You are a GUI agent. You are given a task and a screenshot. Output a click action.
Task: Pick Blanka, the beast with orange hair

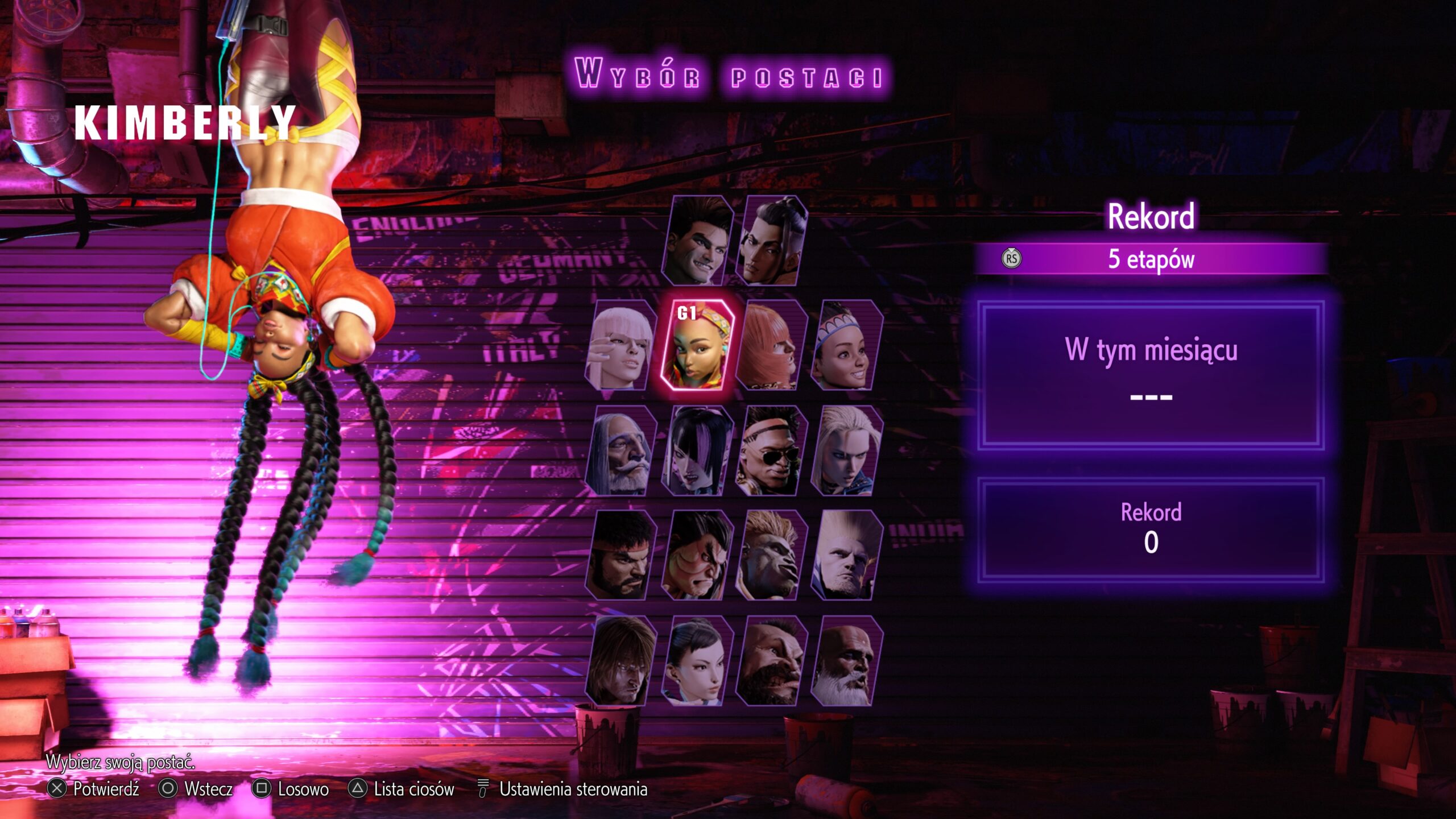pyautogui.click(x=771, y=556)
